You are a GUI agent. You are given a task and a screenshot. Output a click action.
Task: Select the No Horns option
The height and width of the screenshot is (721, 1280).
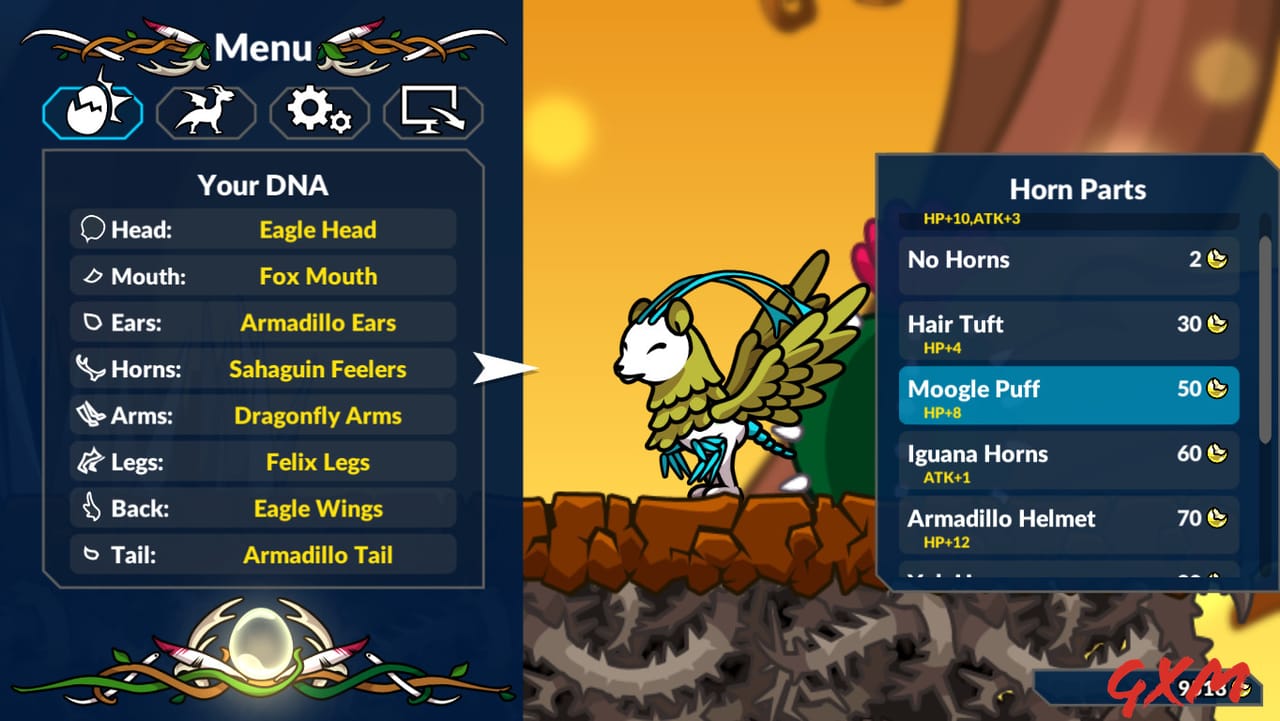pyautogui.click(x=1068, y=260)
